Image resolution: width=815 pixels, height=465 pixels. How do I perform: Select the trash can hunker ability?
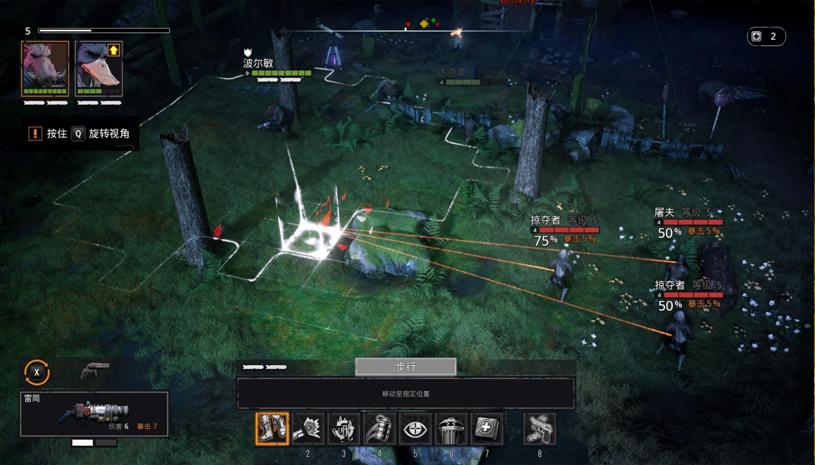pyautogui.click(x=451, y=428)
